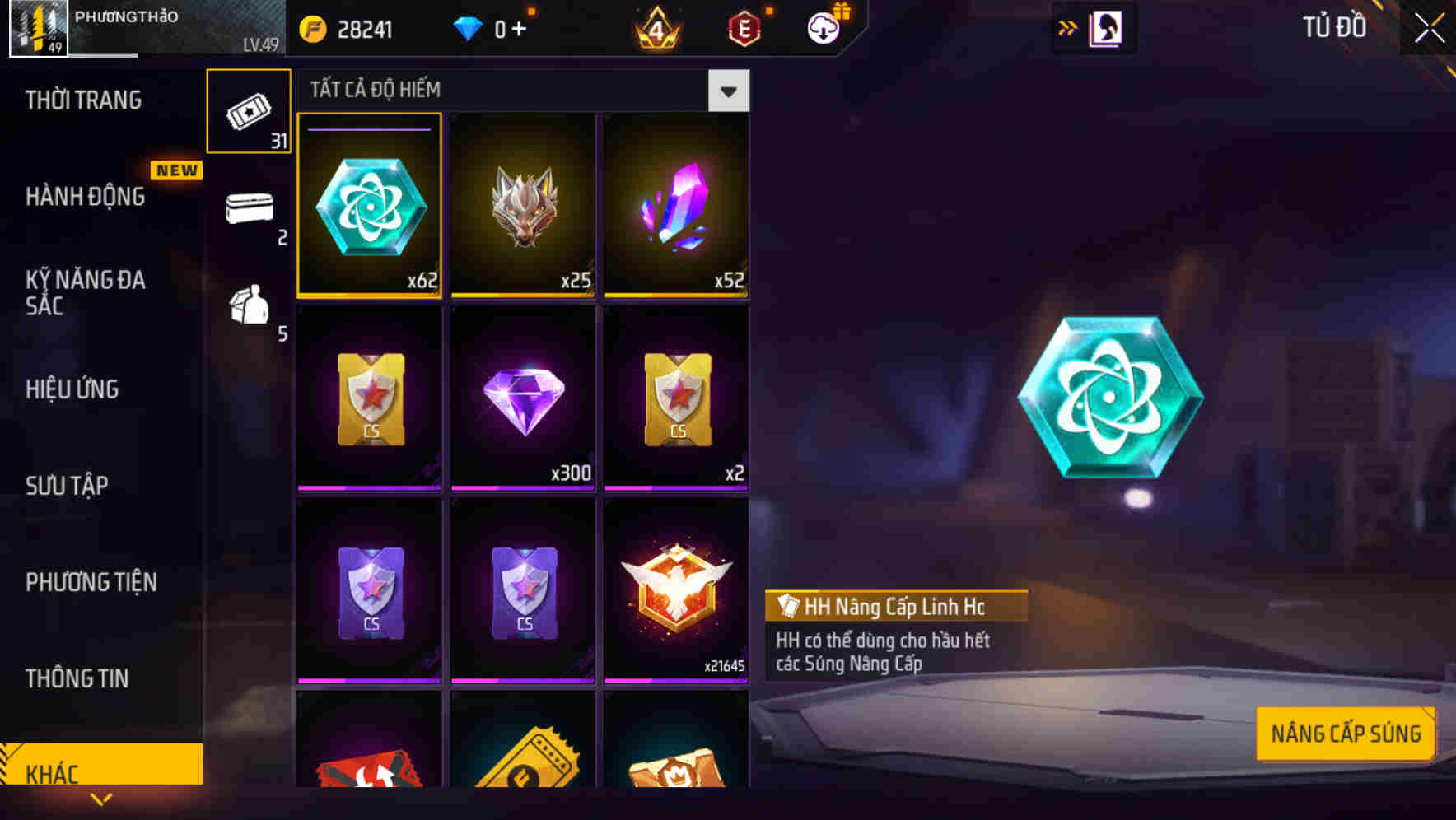
Task: Select the crate category icon showing 2
Action: [249, 210]
